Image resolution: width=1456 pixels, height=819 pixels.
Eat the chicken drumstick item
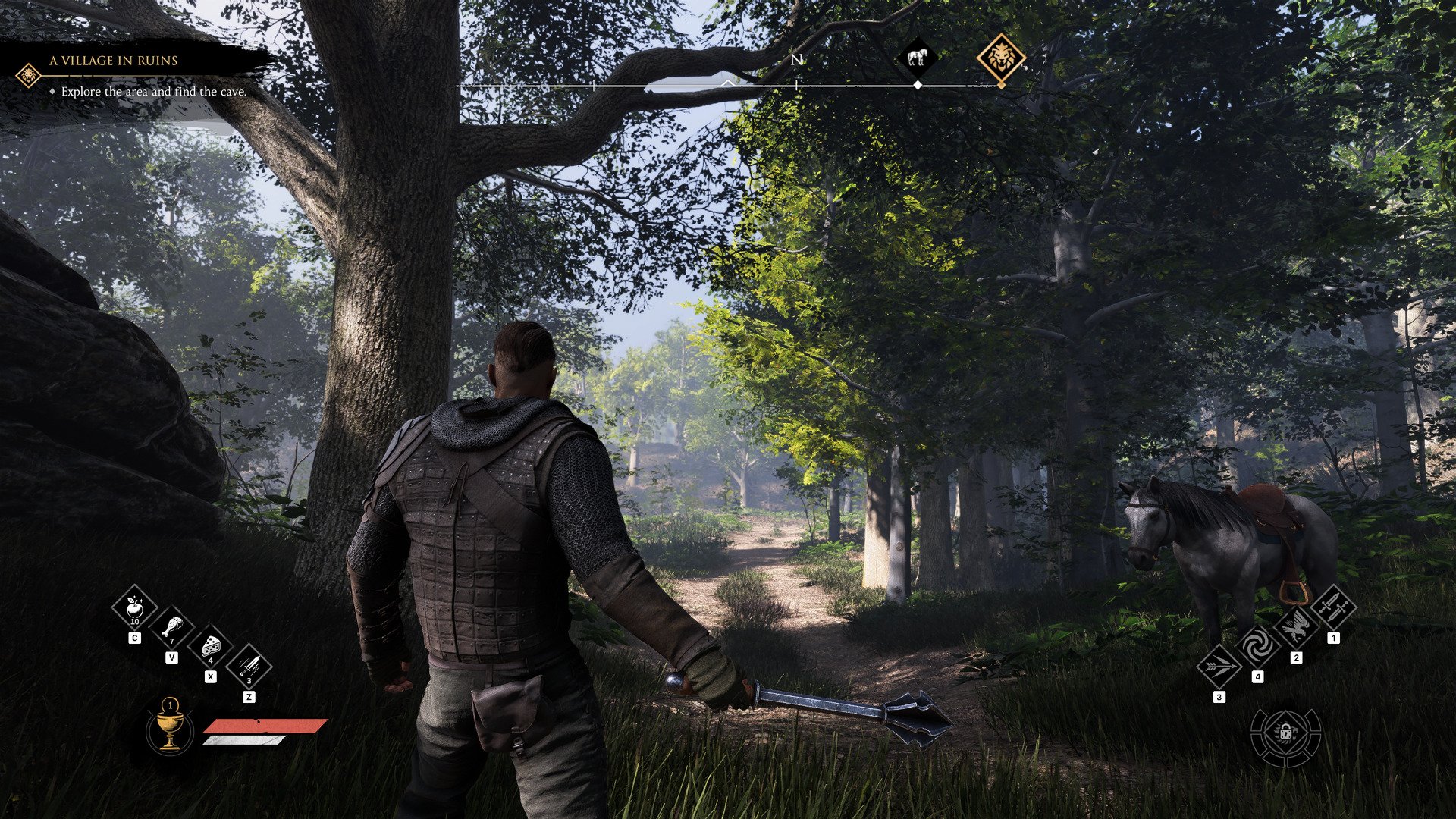[172, 629]
